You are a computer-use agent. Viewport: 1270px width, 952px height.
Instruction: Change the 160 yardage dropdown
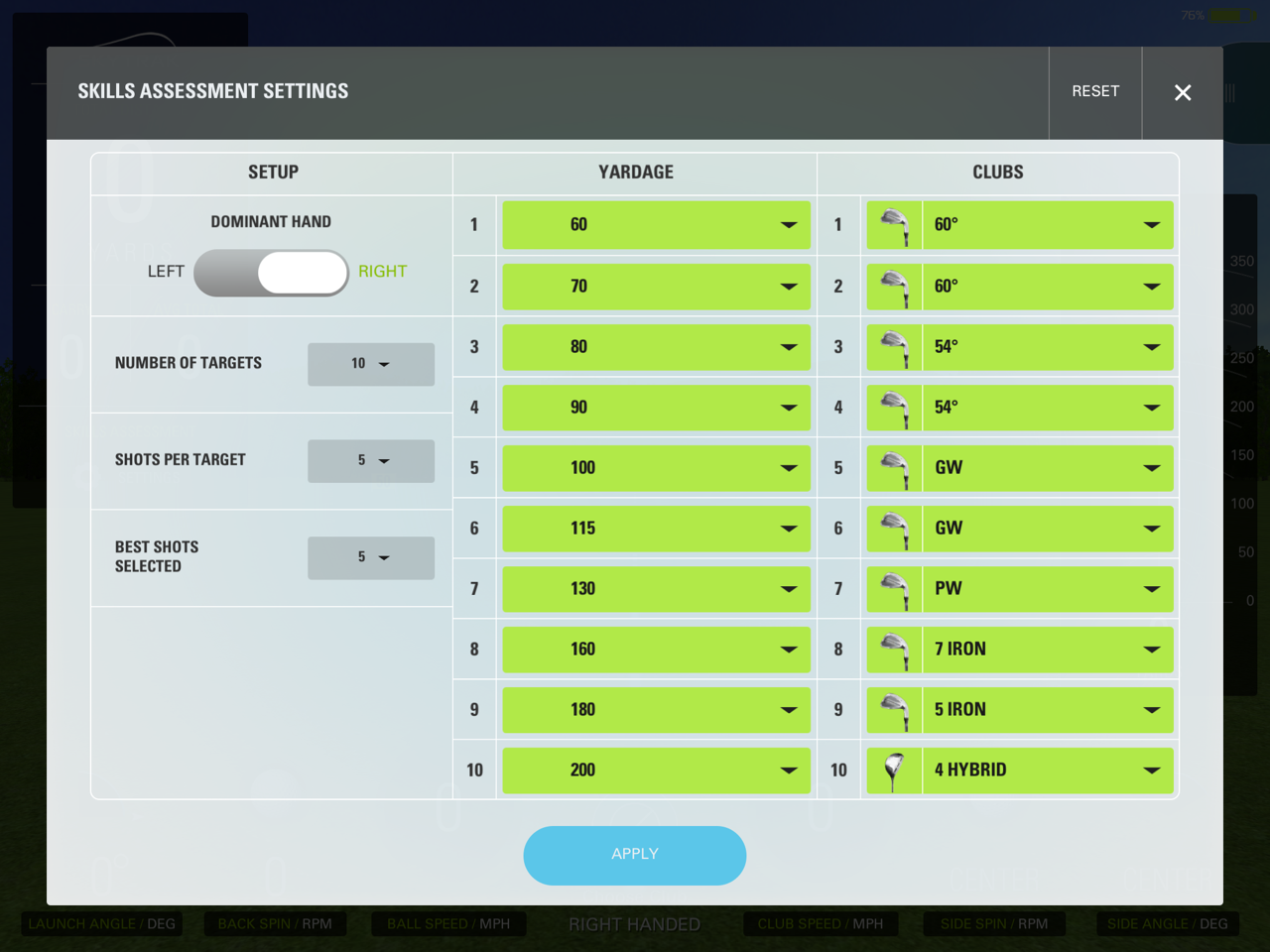656,650
